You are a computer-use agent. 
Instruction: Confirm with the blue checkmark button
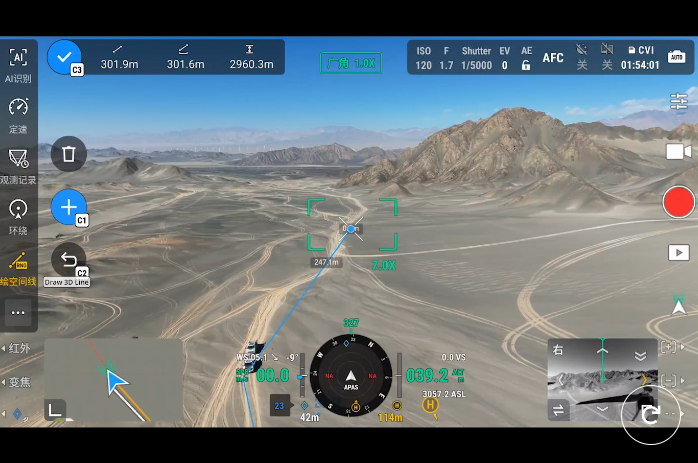point(64,57)
